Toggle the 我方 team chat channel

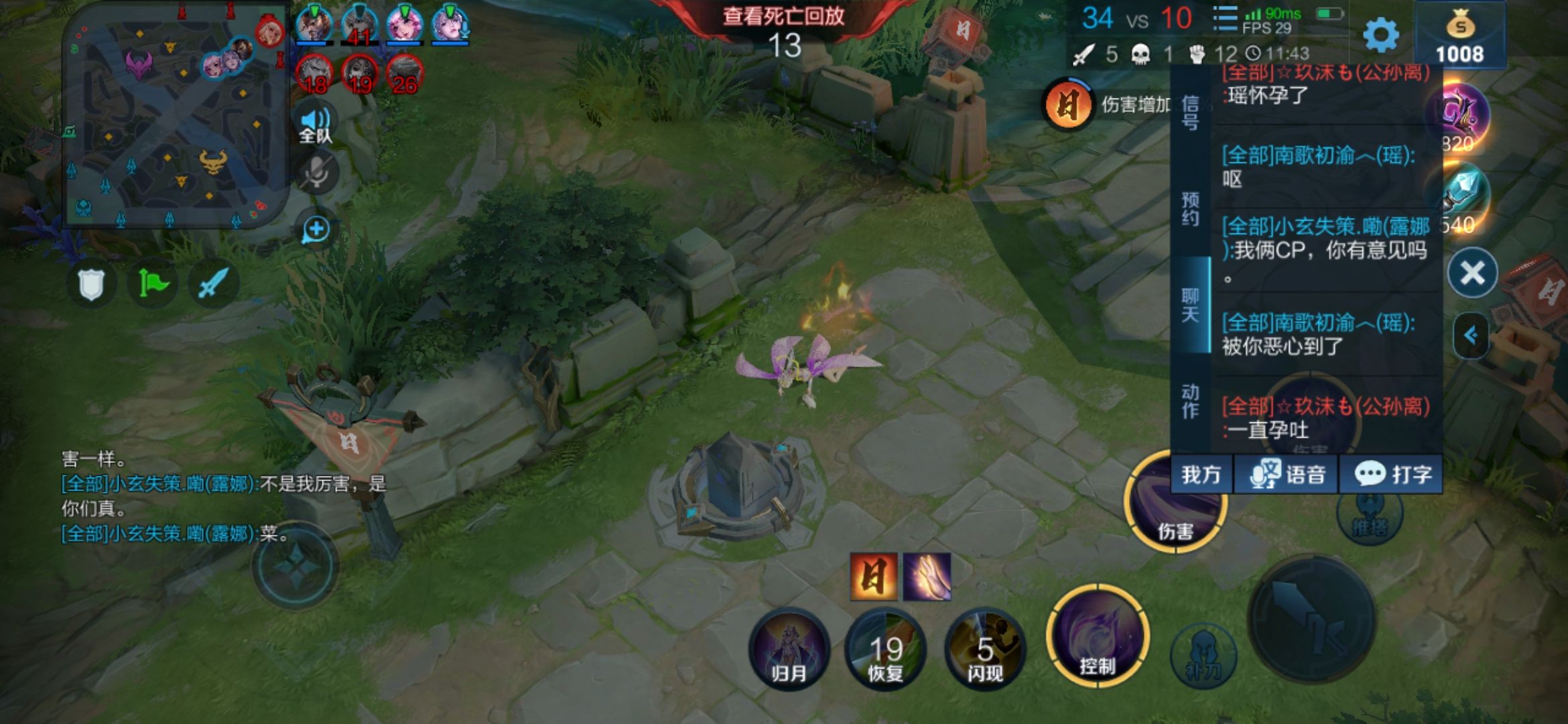coord(1201,475)
